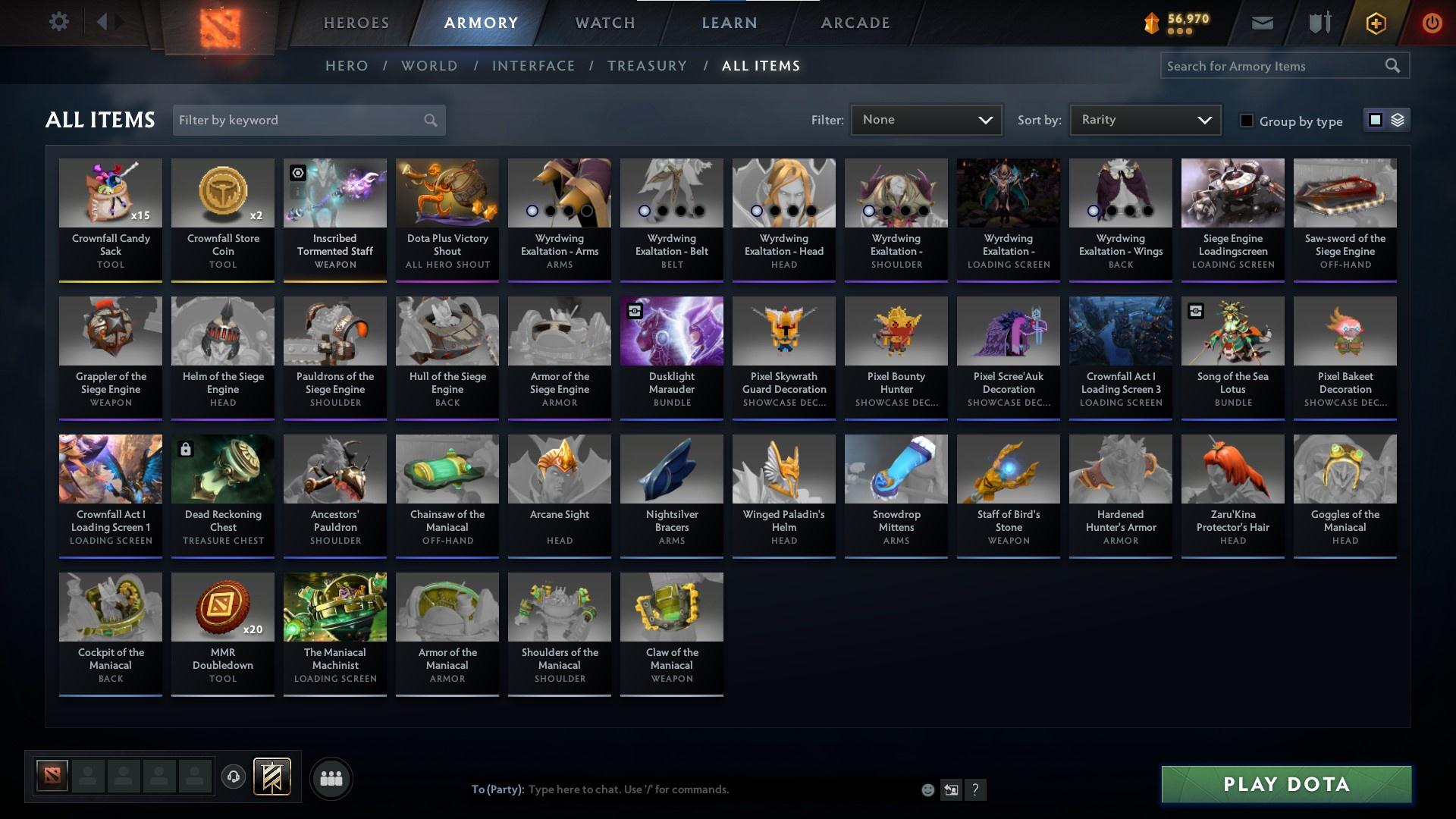Toggle grid view mode in the view switcher
The image size is (1456, 819).
(1376, 120)
